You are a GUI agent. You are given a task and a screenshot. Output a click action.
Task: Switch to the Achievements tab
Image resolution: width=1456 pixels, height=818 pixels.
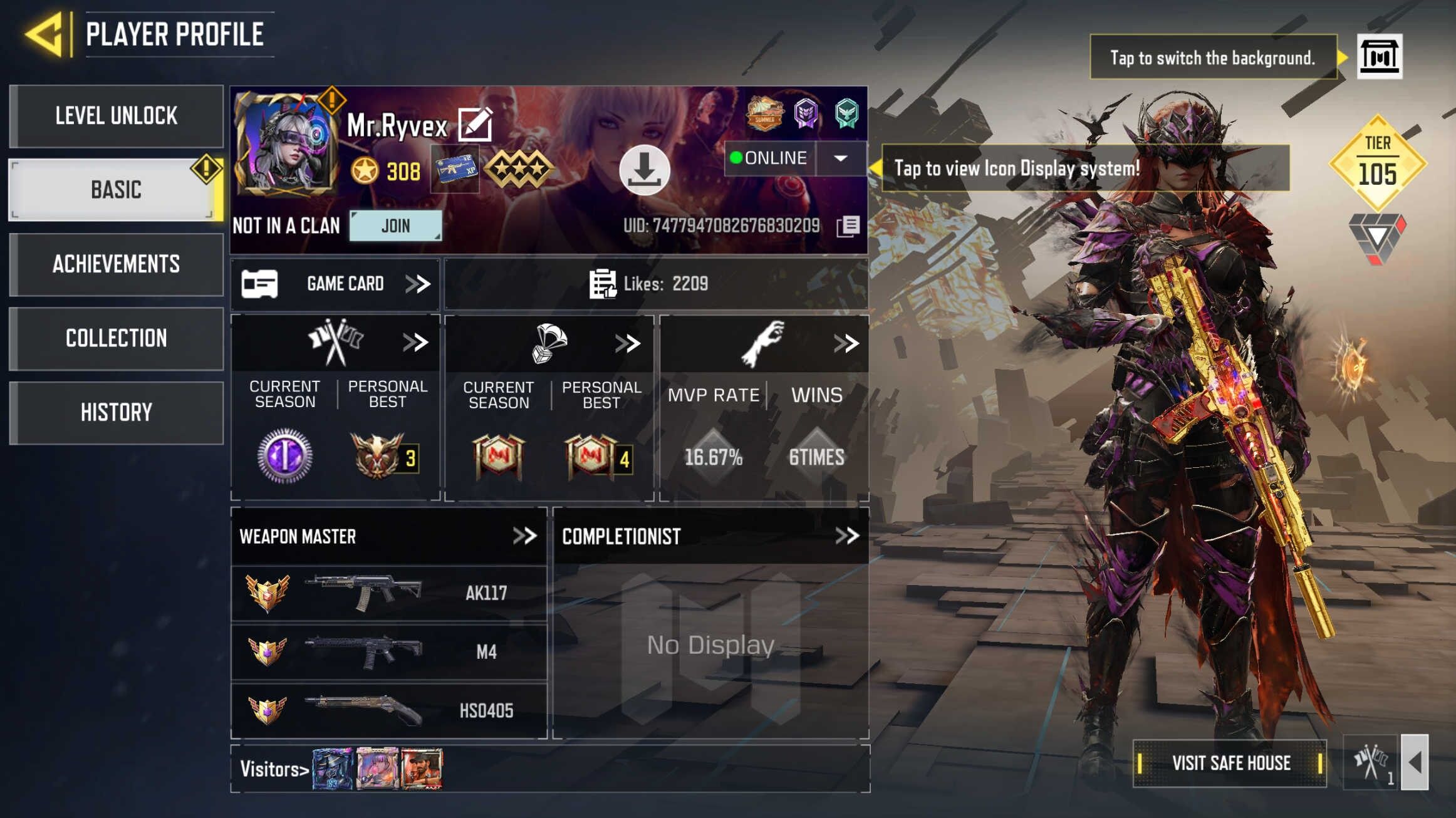(x=117, y=264)
